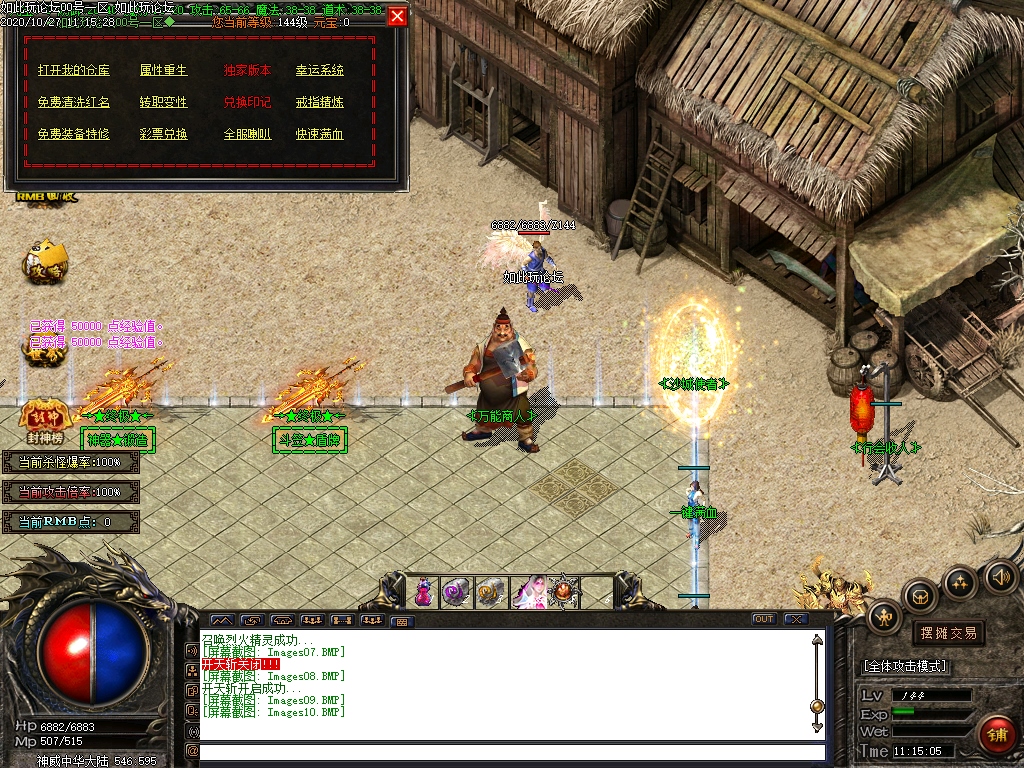Select 转职变性 class change option
Image resolution: width=1024 pixels, height=768 pixels.
tap(163, 102)
